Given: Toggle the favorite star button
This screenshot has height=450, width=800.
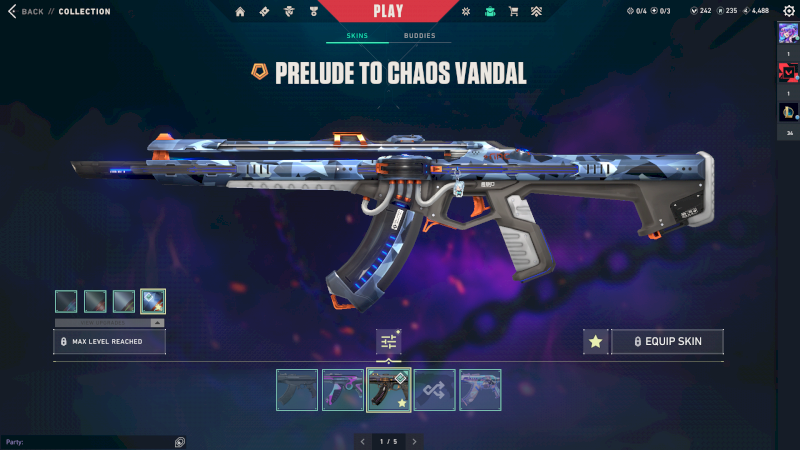Looking at the screenshot, I should click(x=596, y=342).
